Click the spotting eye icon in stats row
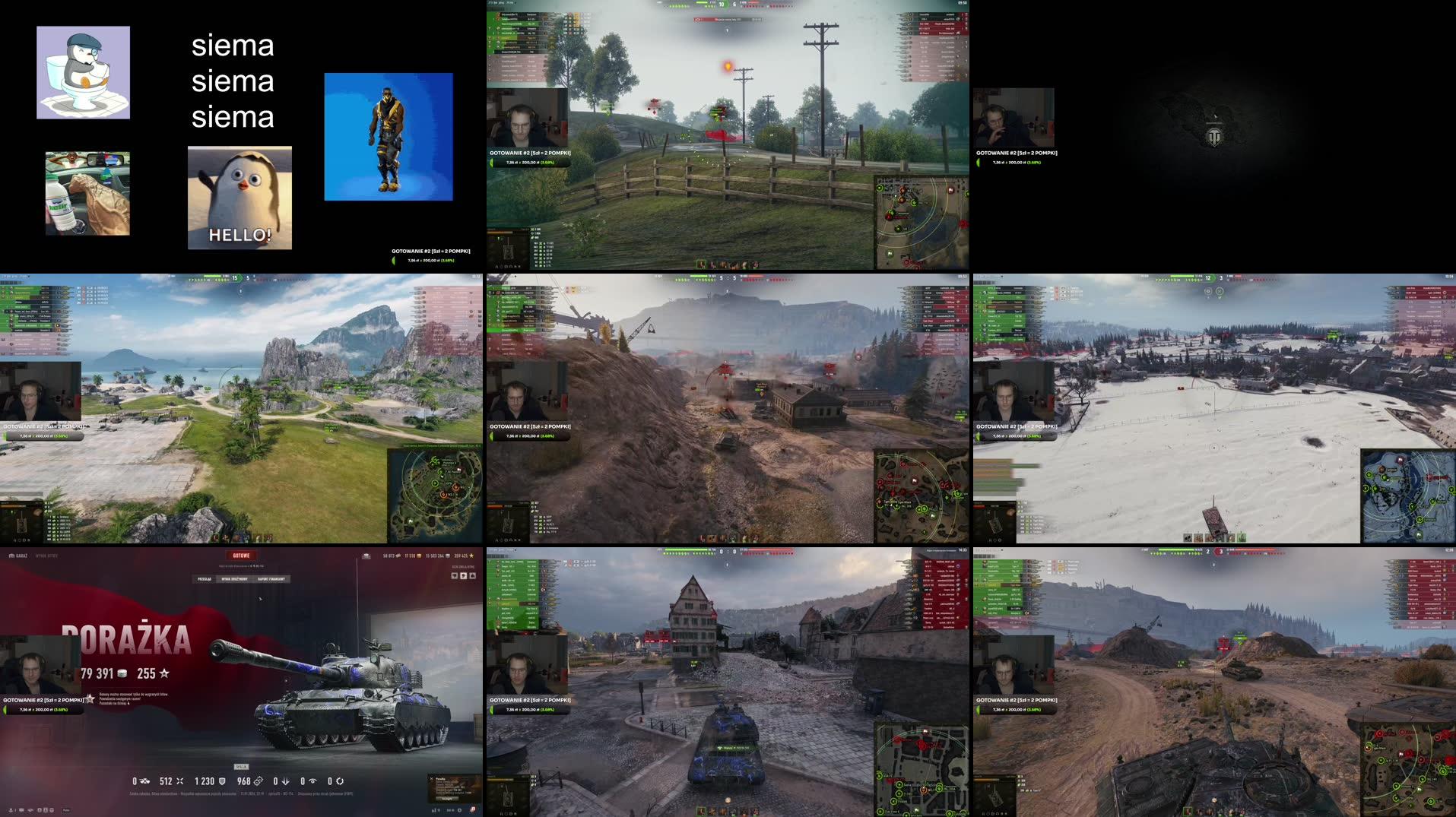The width and height of the screenshot is (1456, 817). point(313,781)
